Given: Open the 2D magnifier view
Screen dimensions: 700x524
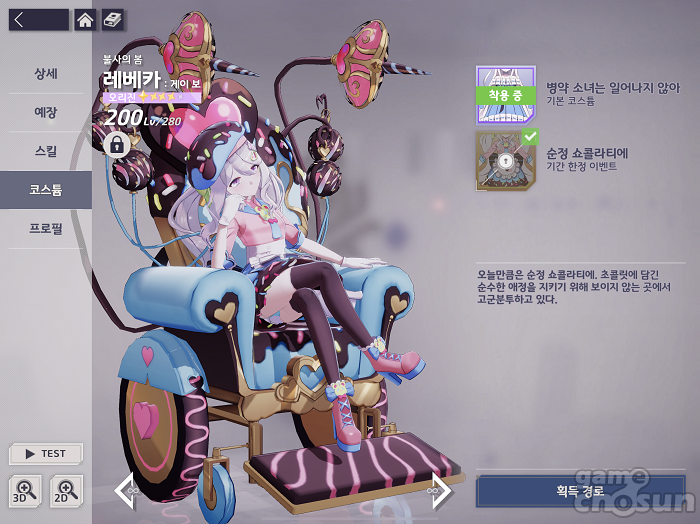Looking at the screenshot, I should tap(66, 490).
